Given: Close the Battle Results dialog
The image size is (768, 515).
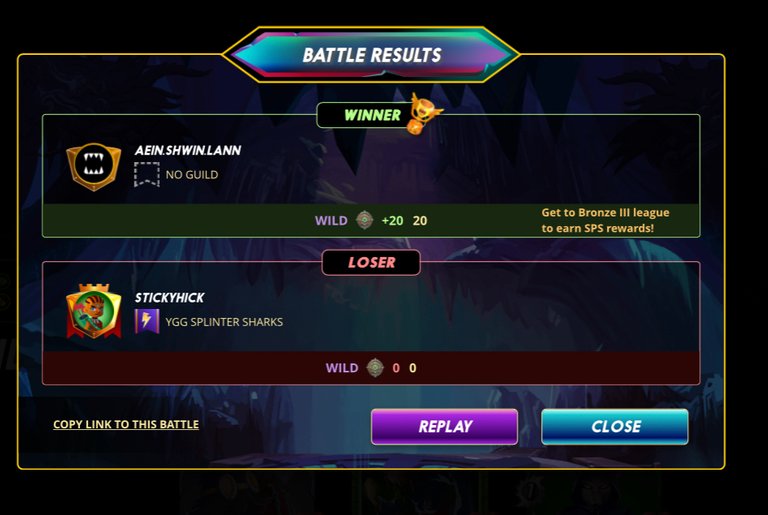Looking at the screenshot, I should (x=615, y=426).
